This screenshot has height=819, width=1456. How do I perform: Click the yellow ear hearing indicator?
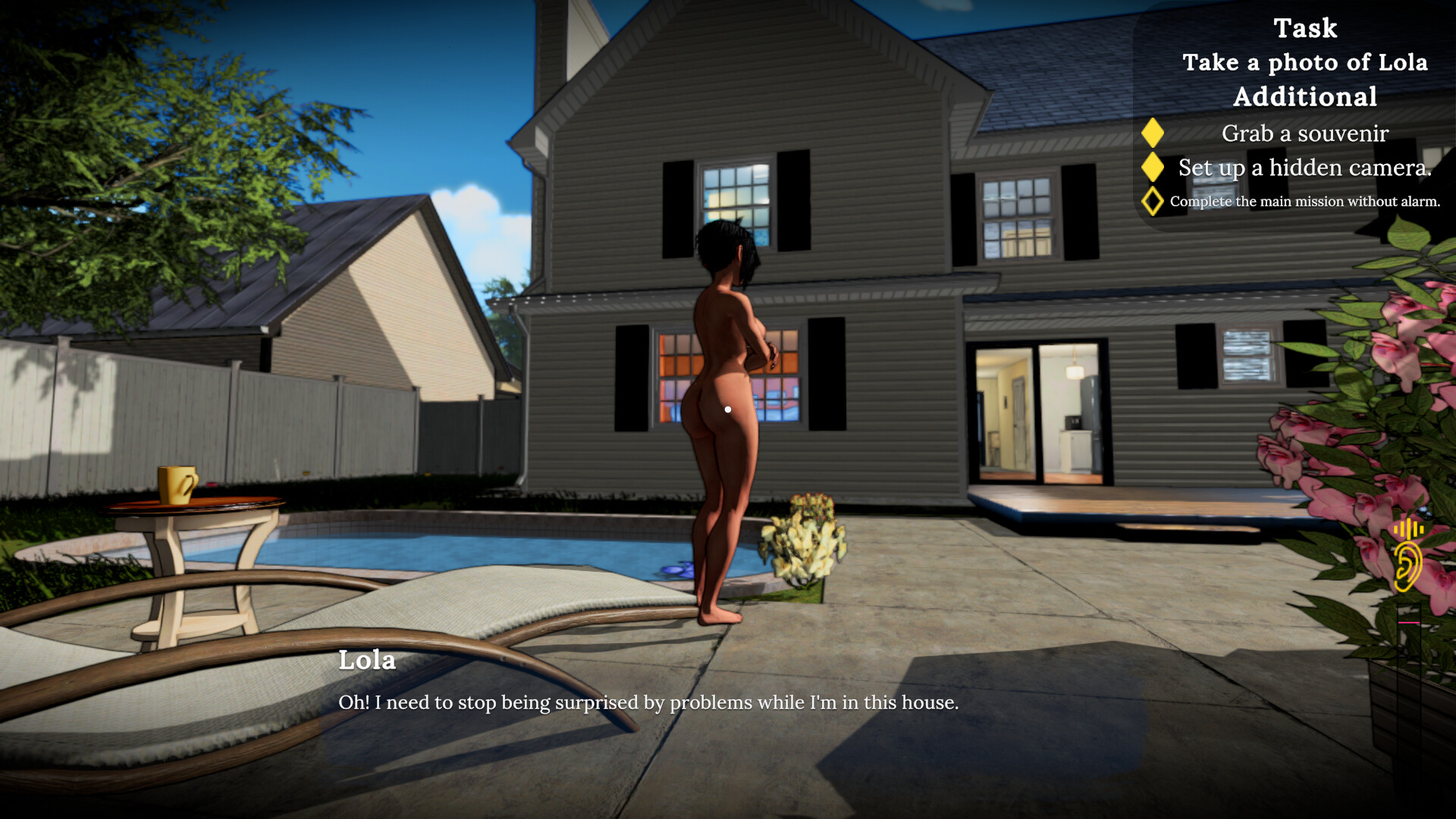[x=1408, y=565]
